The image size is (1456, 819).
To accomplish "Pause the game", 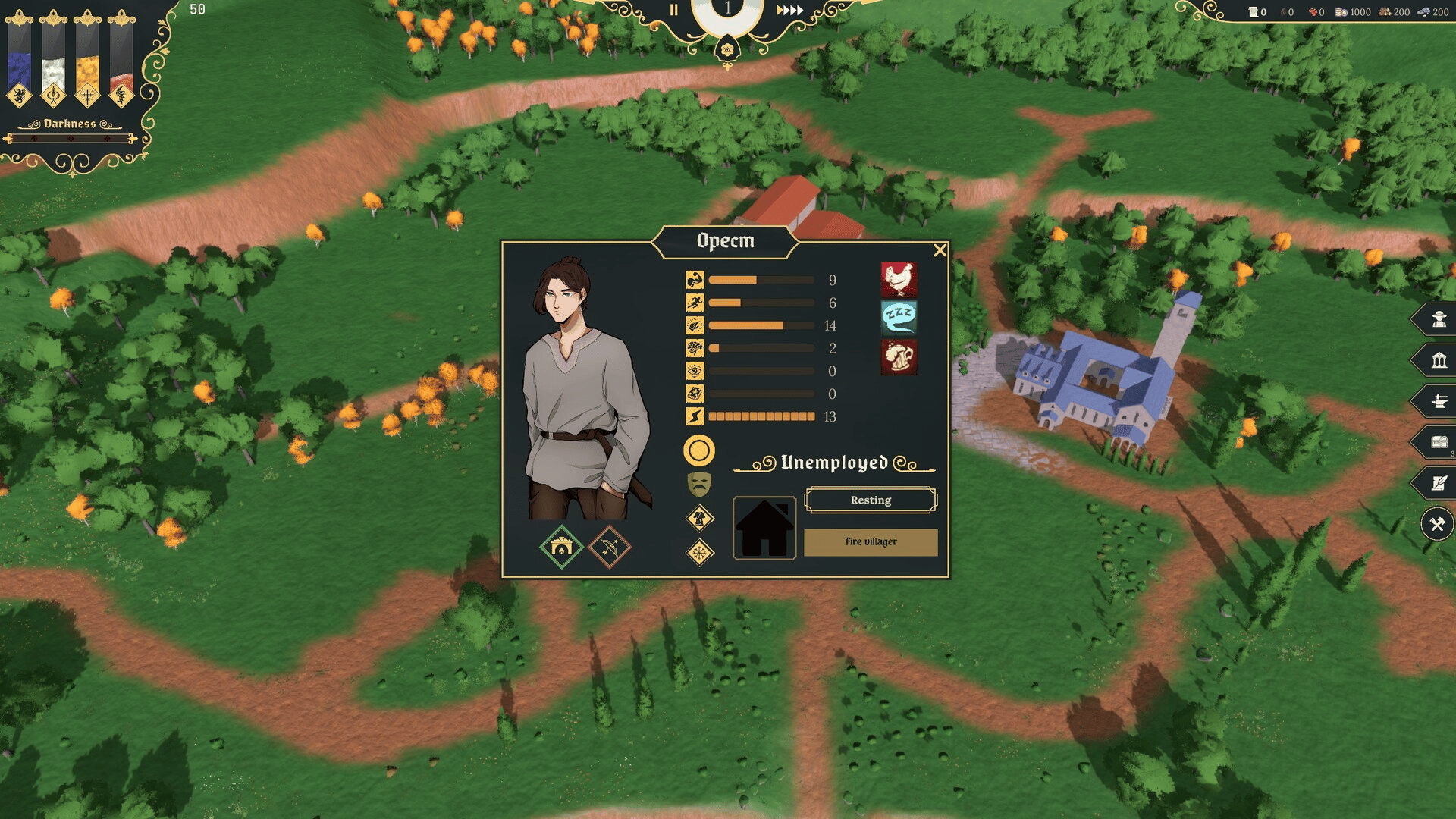I will click(673, 11).
